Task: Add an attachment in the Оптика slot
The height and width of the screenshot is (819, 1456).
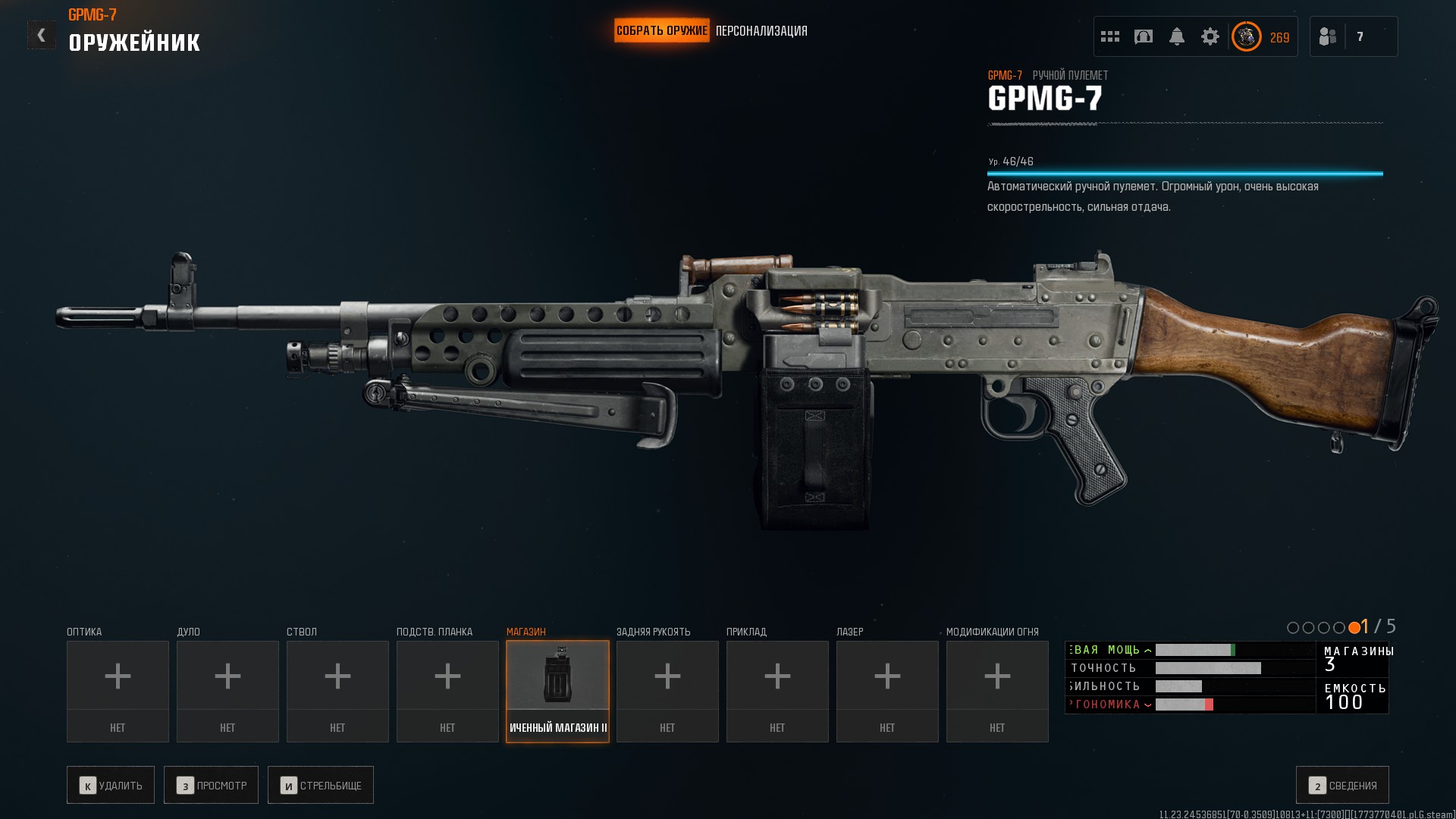Action: pos(118,691)
